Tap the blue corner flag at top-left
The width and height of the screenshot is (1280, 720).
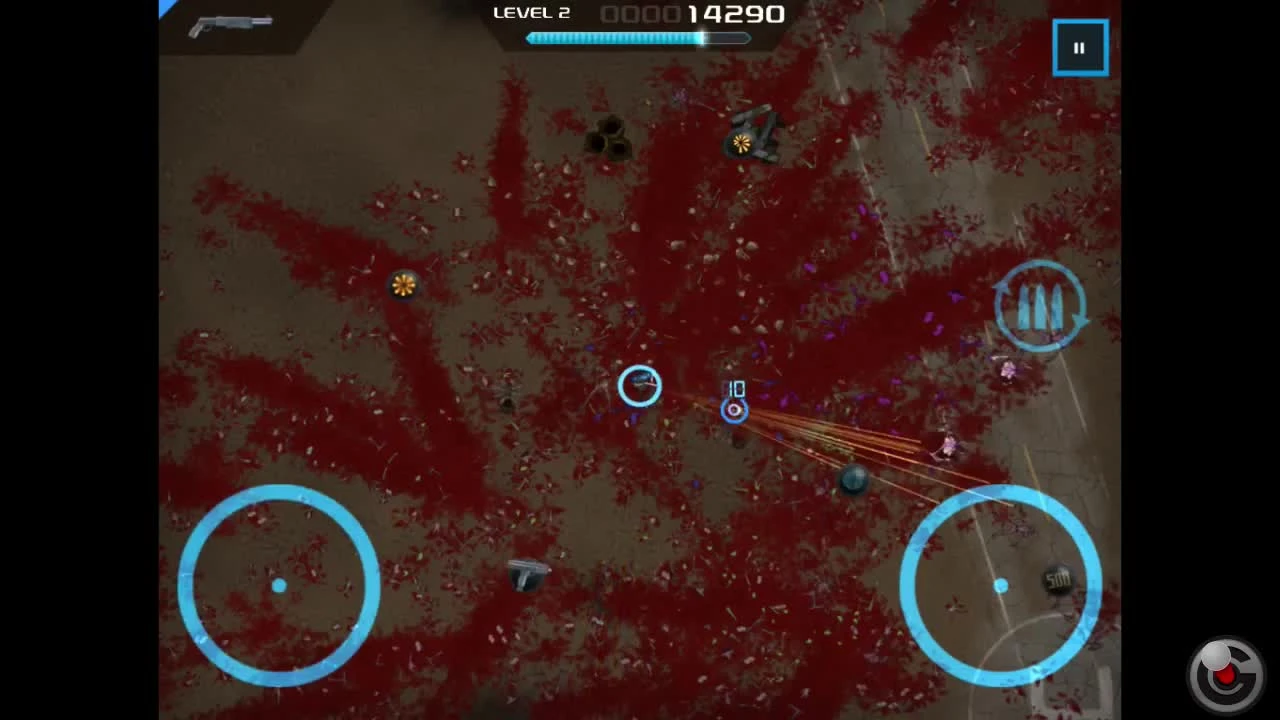[166, 8]
